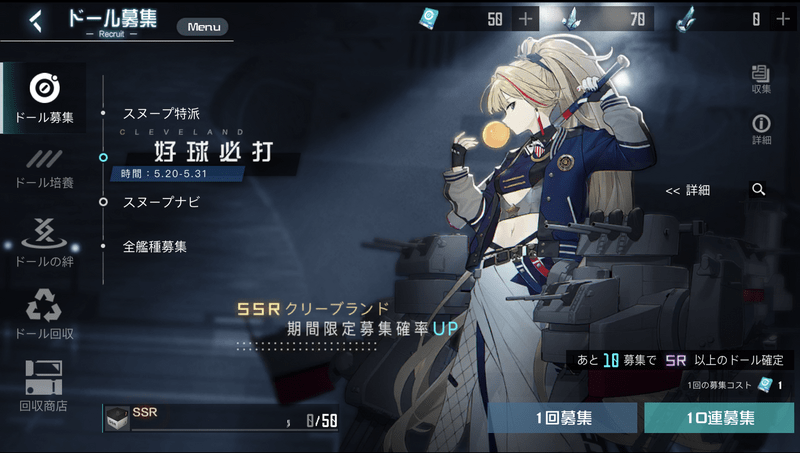
Task: Select the ドール募集 sidebar tab
Action: [x=44, y=99]
